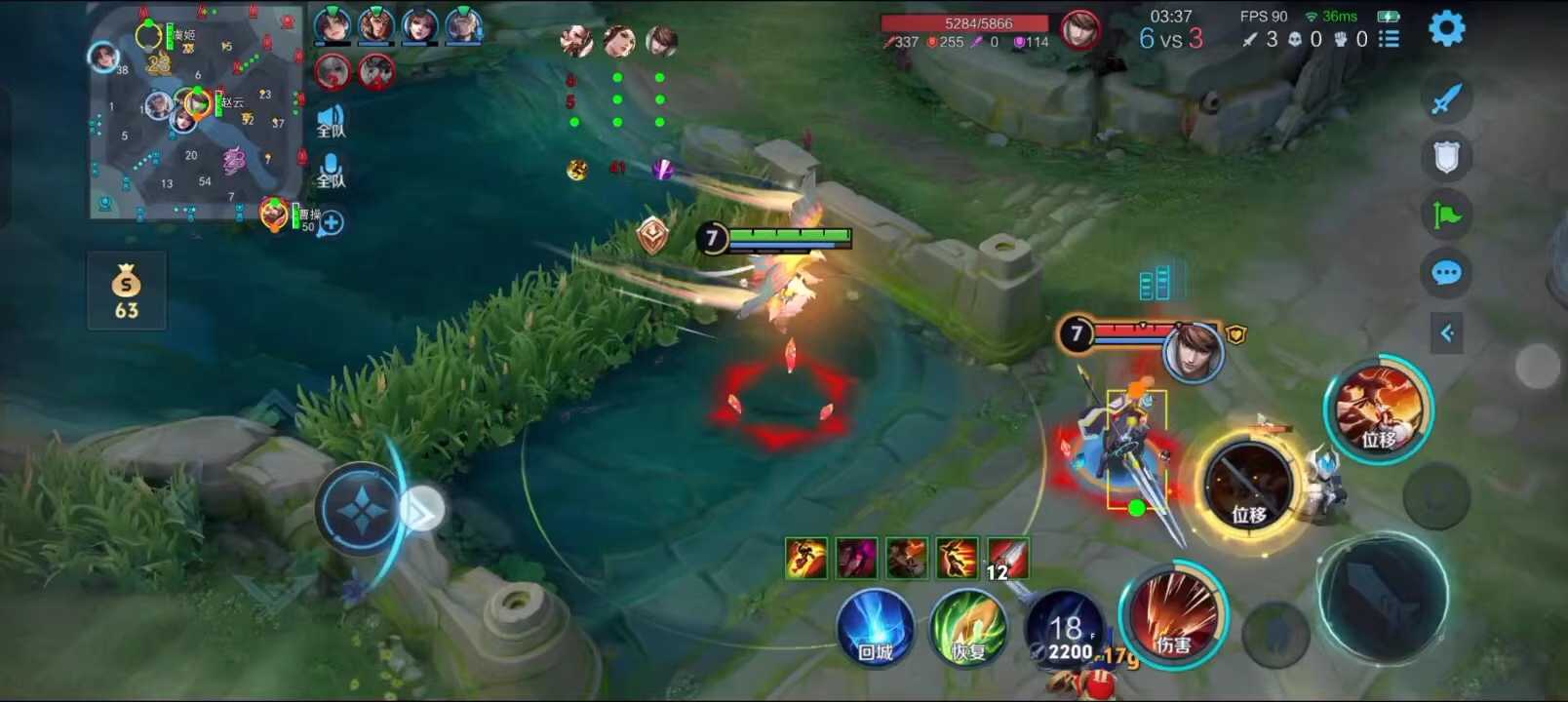Image resolution: width=1568 pixels, height=702 pixels.
Task: Open the chat bubble quick messages
Action: (x=1446, y=273)
